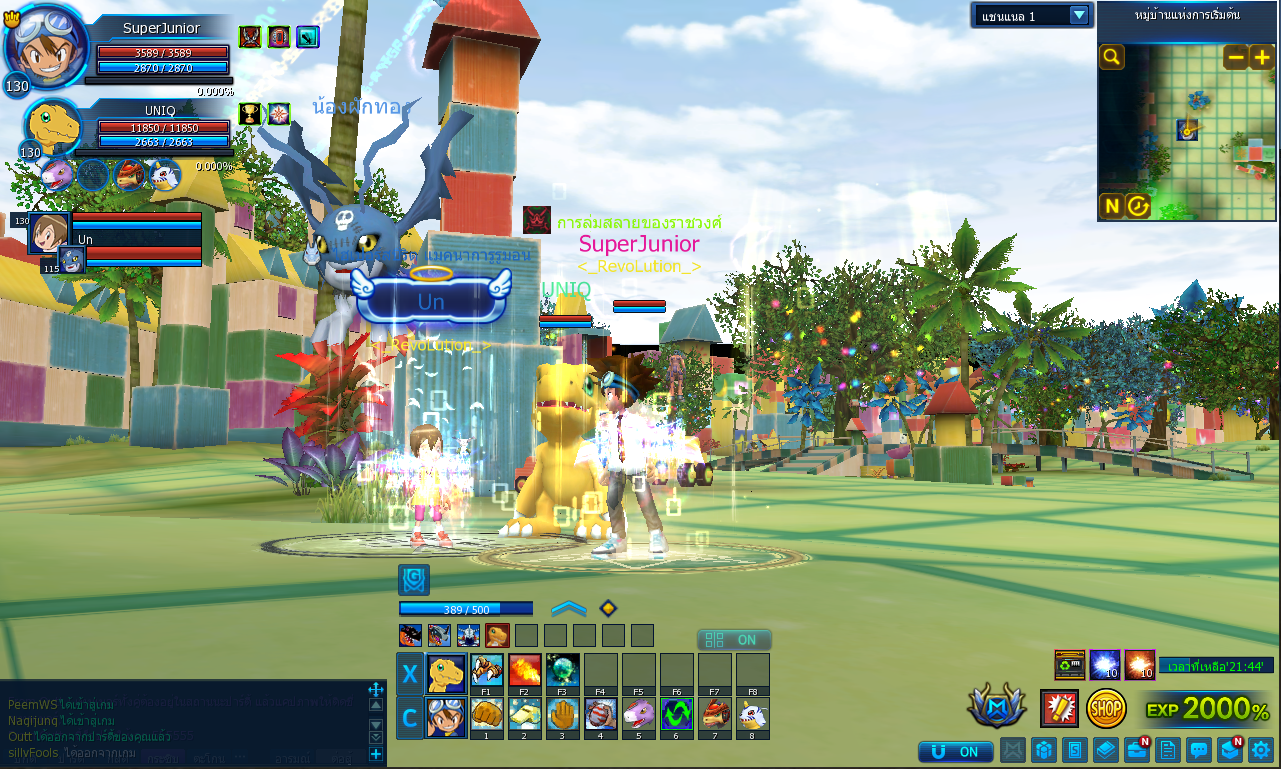Click the red exclamation event icon
Viewport: 1281px width, 769px height.
[x=1059, y=708]
